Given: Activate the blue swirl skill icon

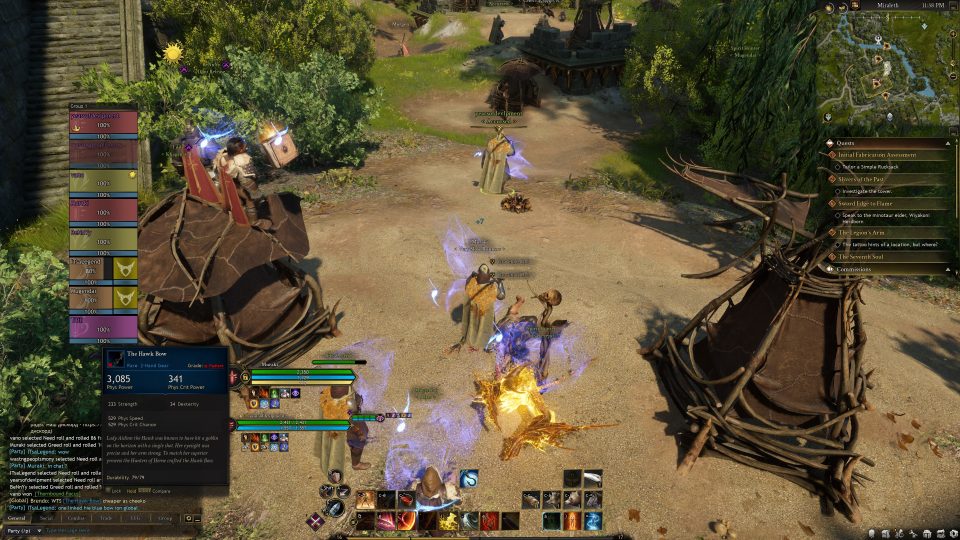Looking at the screenshot, I should pyautogui.click(x=468, y=478).
